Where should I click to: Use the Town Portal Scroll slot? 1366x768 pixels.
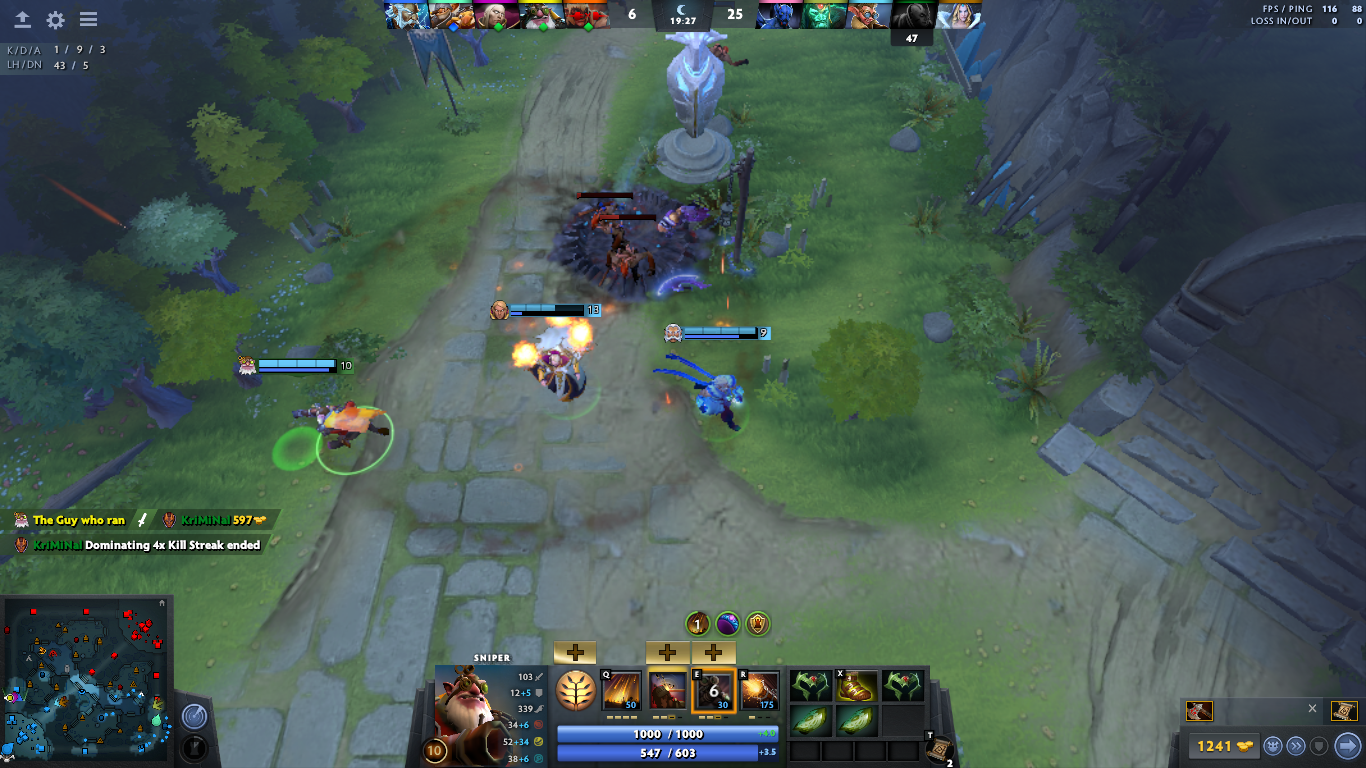[x=939, y=748]
